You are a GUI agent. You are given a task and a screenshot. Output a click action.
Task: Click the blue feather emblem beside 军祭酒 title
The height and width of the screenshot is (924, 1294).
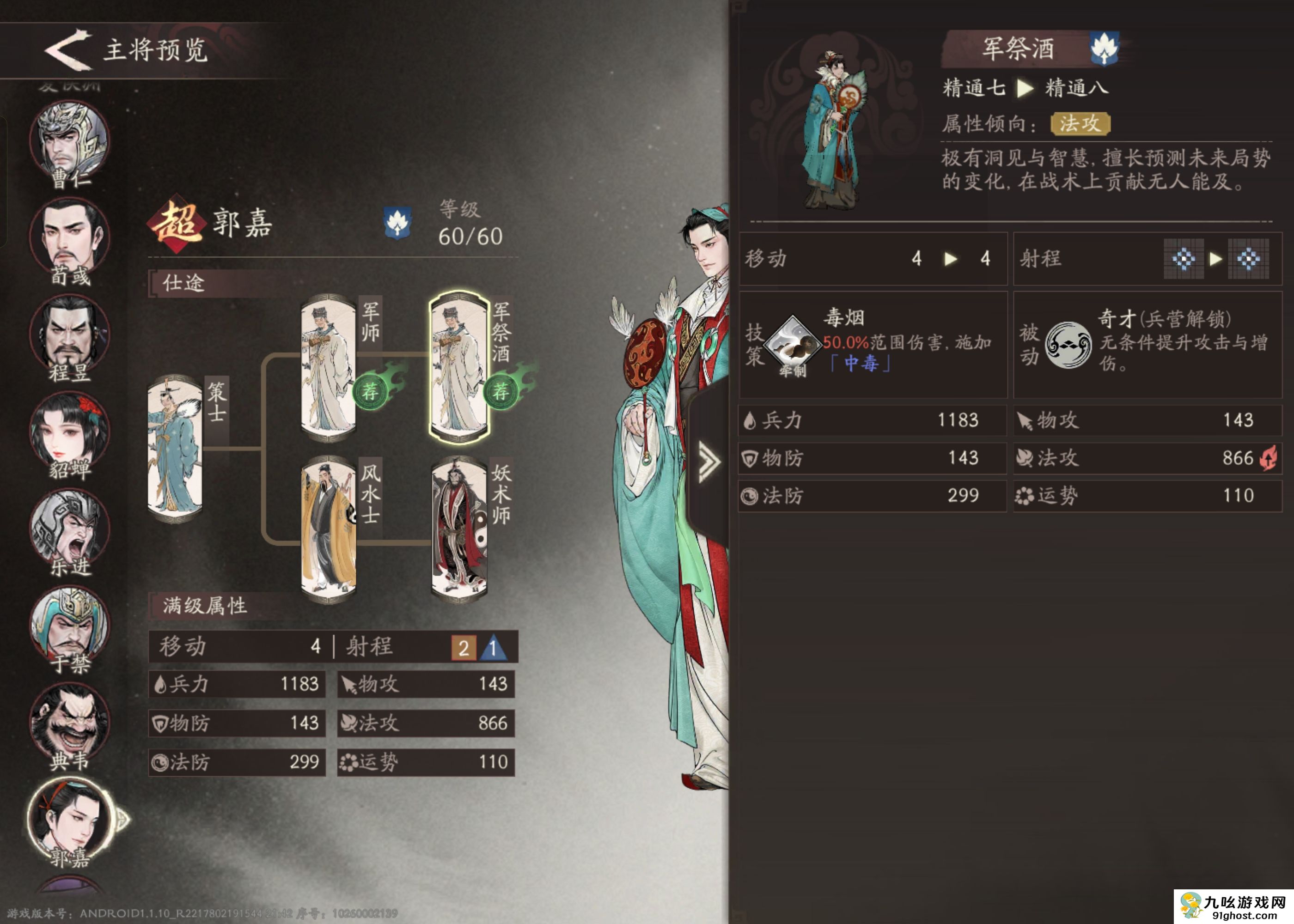[x=1105, y=50]
